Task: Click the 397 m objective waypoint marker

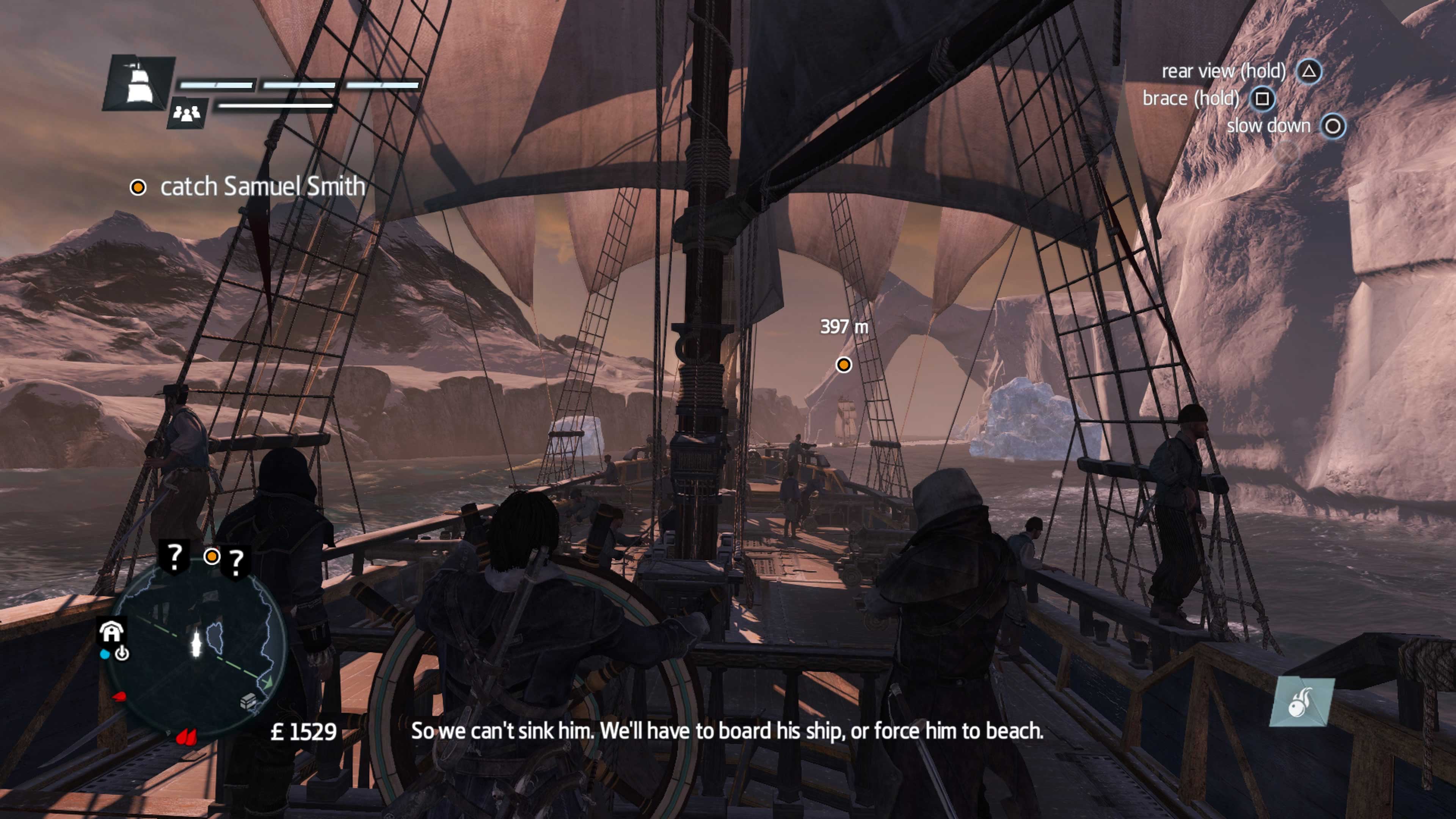Action: pos(843,364)
